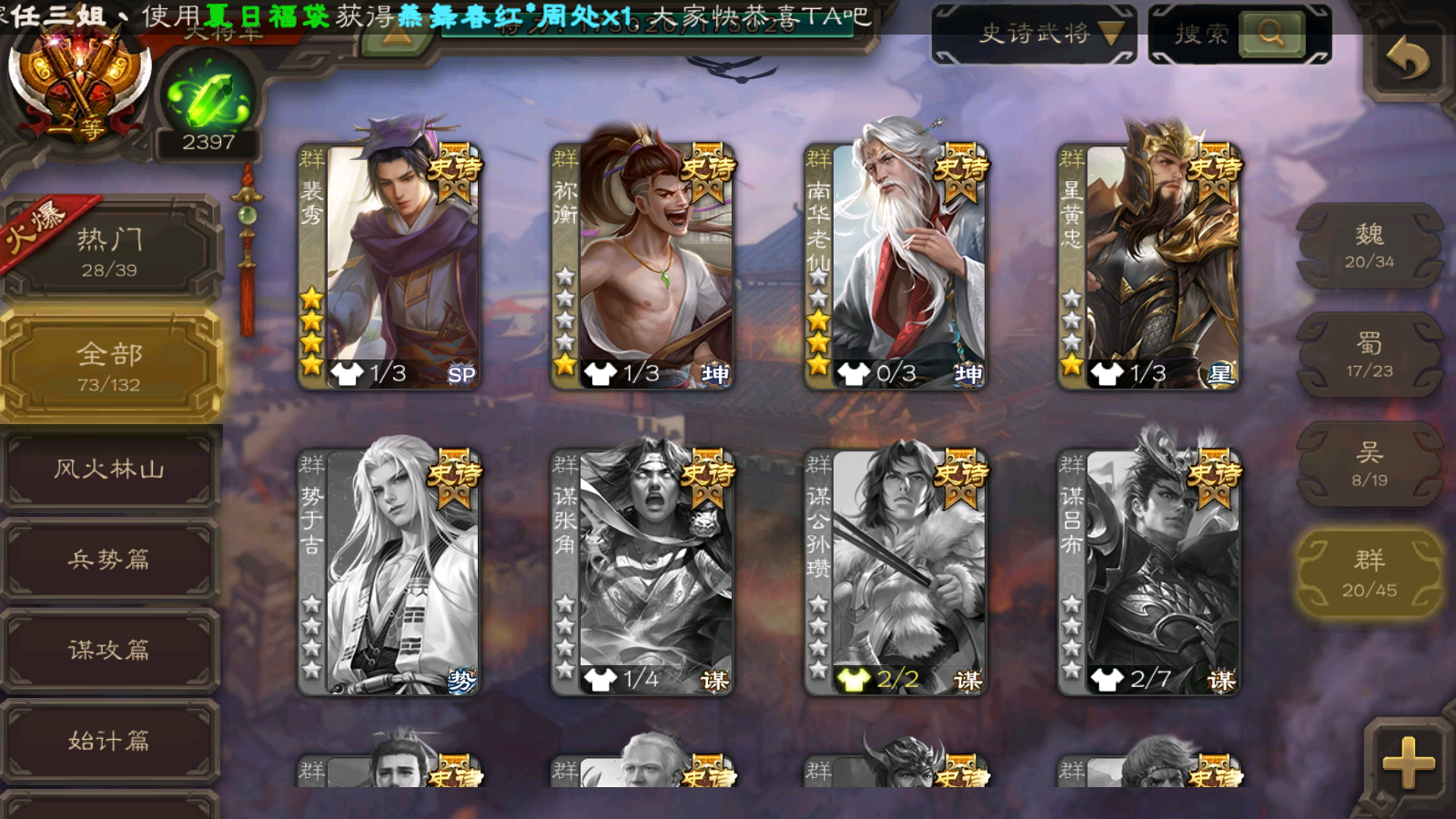View the 星黄忠 hero card

[1148, 266]
